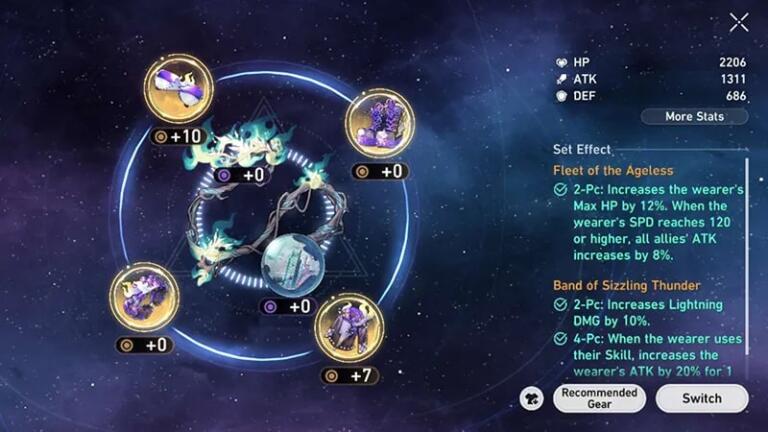Select the +10 head relic slot
Viewport: 768px width, 432px height.
178,89
